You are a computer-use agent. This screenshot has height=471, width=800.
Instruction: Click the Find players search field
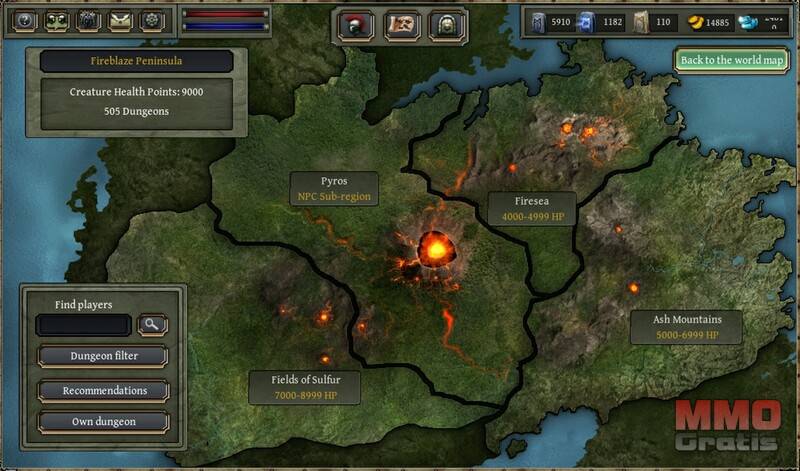(83, 324)
